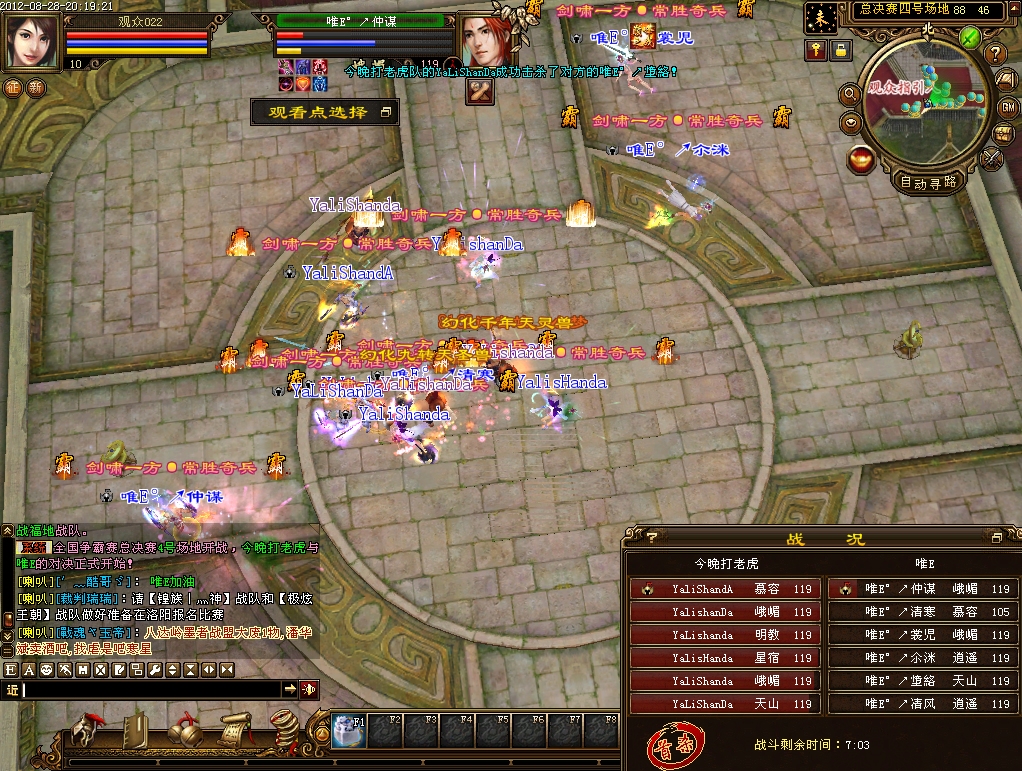Select the YaLishanda 明教 row in battle panel

point(725,635)
